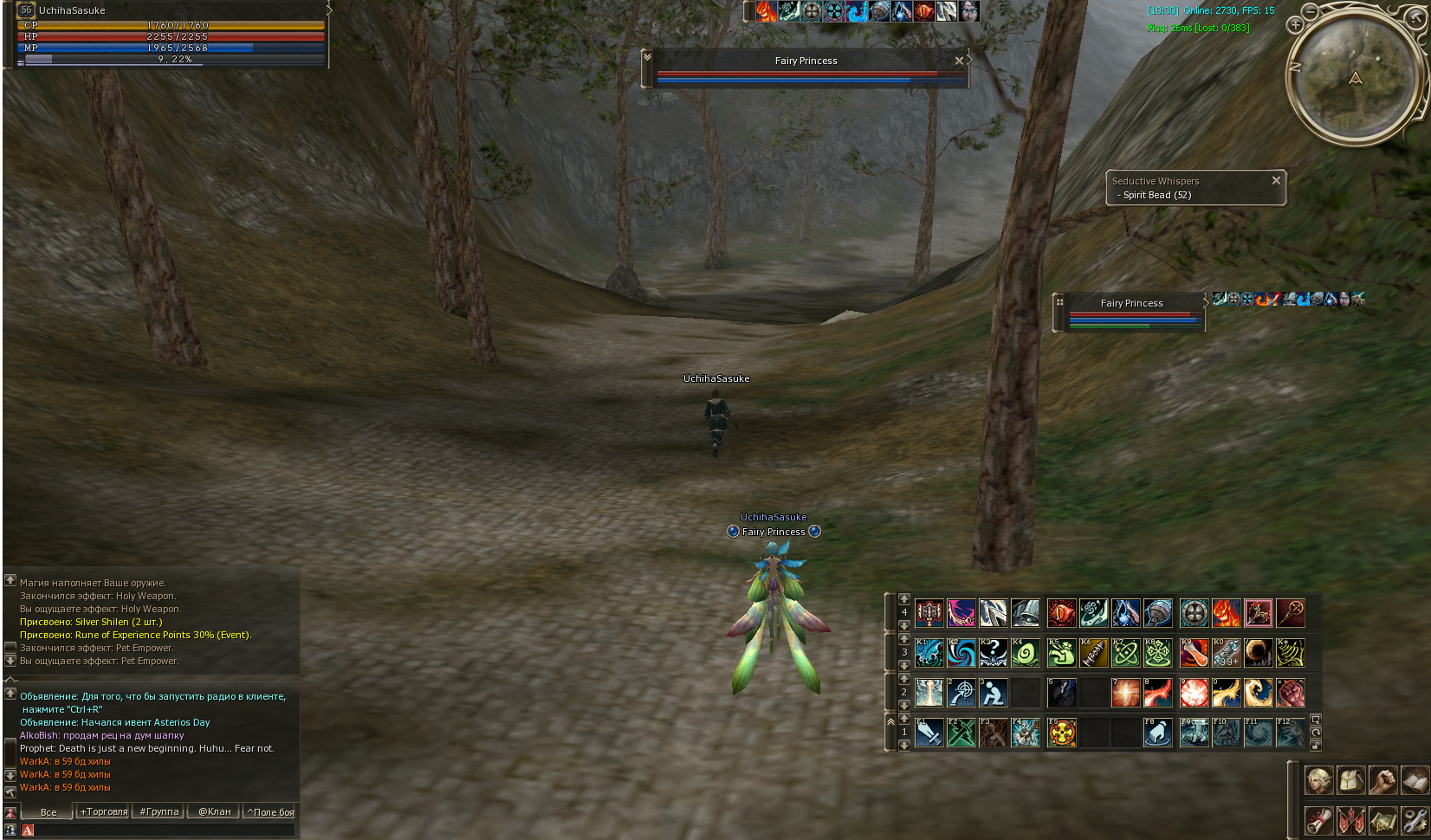Open the actions menu with the fist icon
This screenshot has height=840, width=1431.
pos(1382,780)
